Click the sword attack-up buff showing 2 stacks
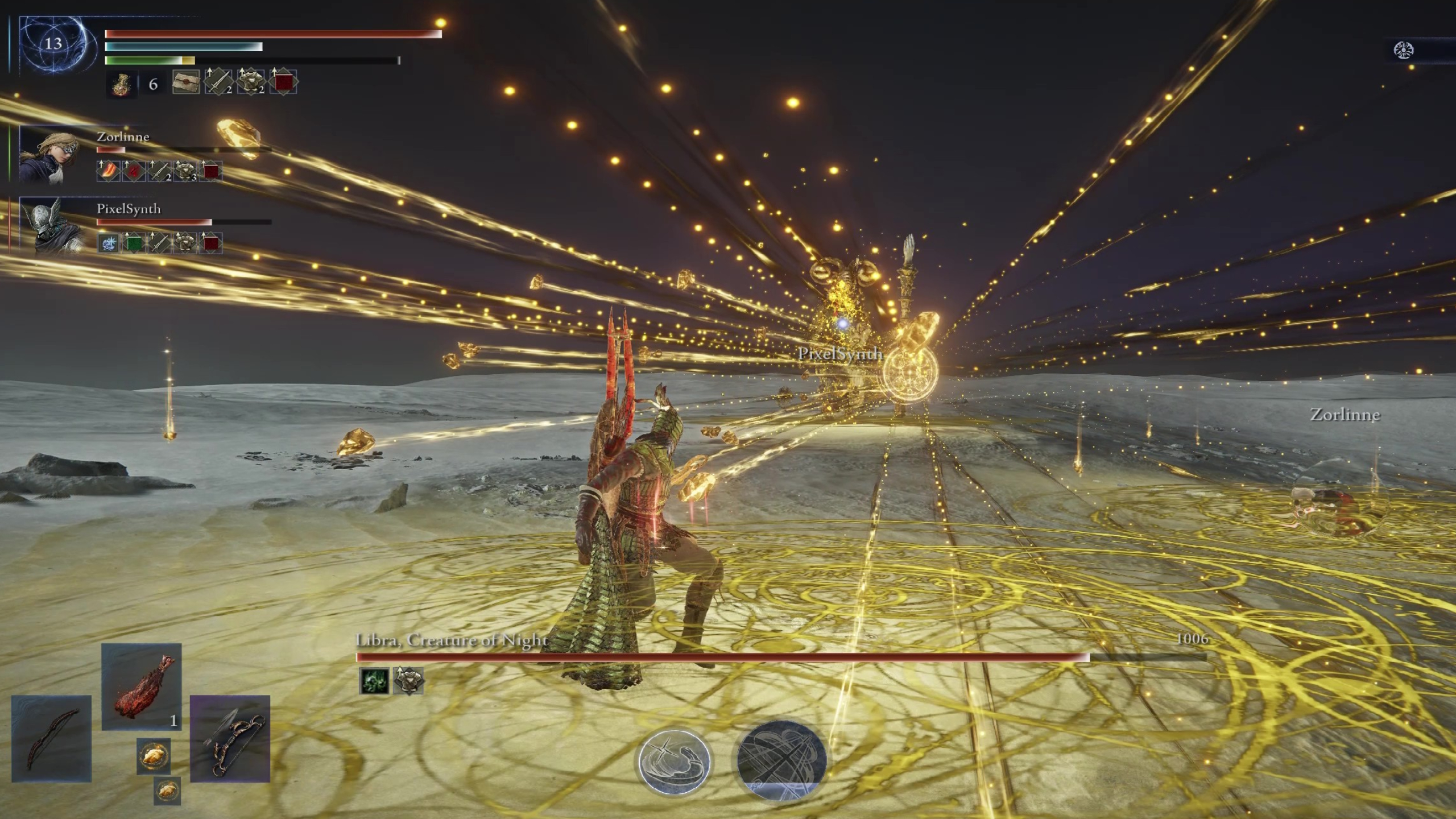This screenshot has width=1456, height=819. (x=218, y=83)
